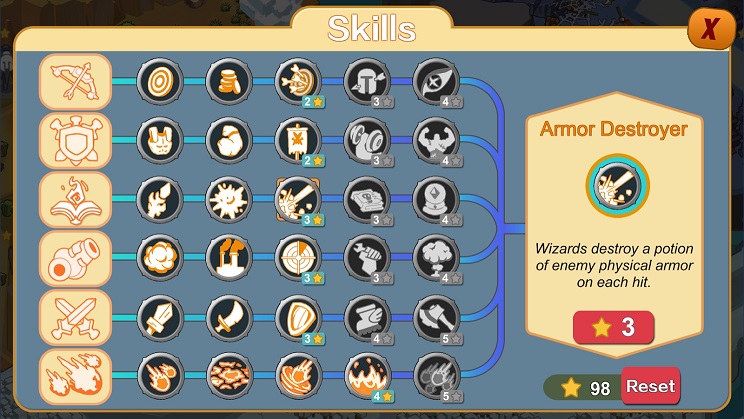Viewport: 744px width, 419px height.
Task: Reset all skill points
Action: tap(650, 386)
